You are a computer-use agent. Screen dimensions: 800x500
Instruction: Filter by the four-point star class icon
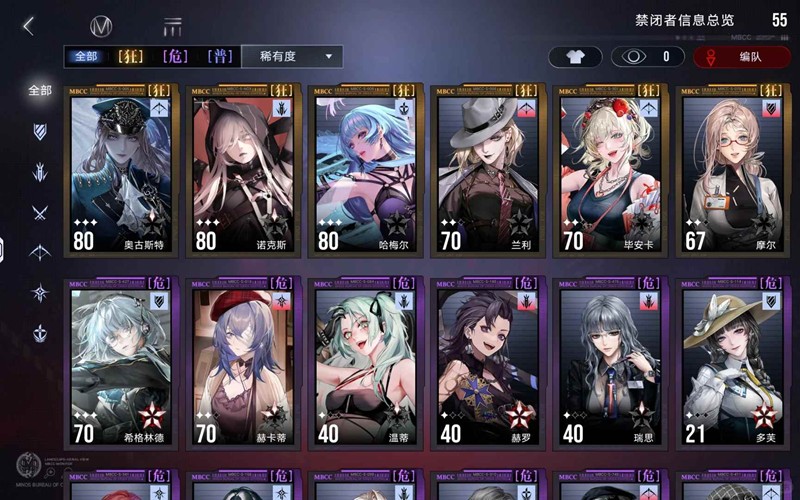pyautogui.click(x=40, y=293)
